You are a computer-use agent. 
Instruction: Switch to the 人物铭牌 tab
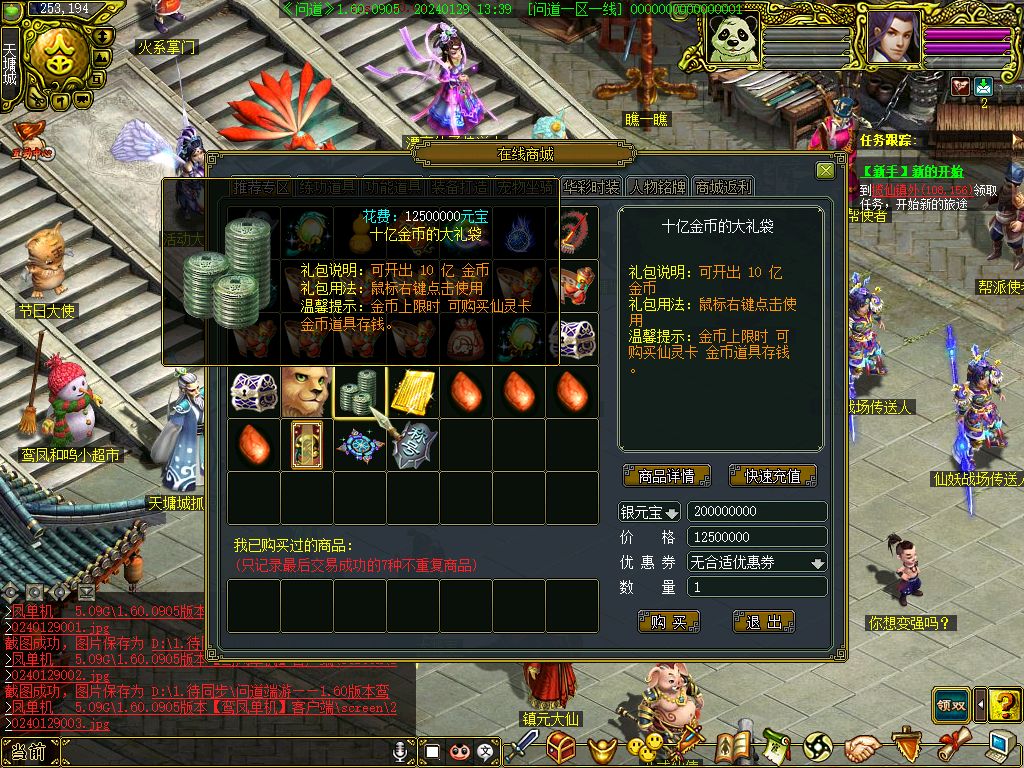pos(658,187)
